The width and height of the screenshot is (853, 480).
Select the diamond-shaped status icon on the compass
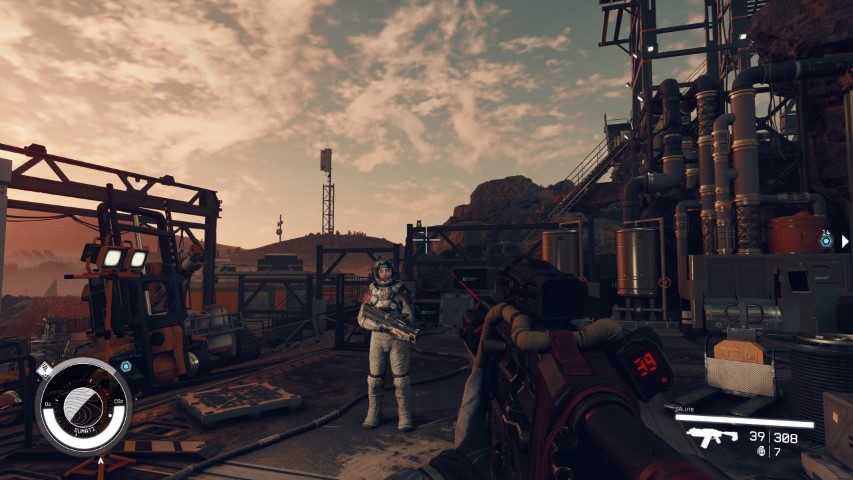[44, 370]
